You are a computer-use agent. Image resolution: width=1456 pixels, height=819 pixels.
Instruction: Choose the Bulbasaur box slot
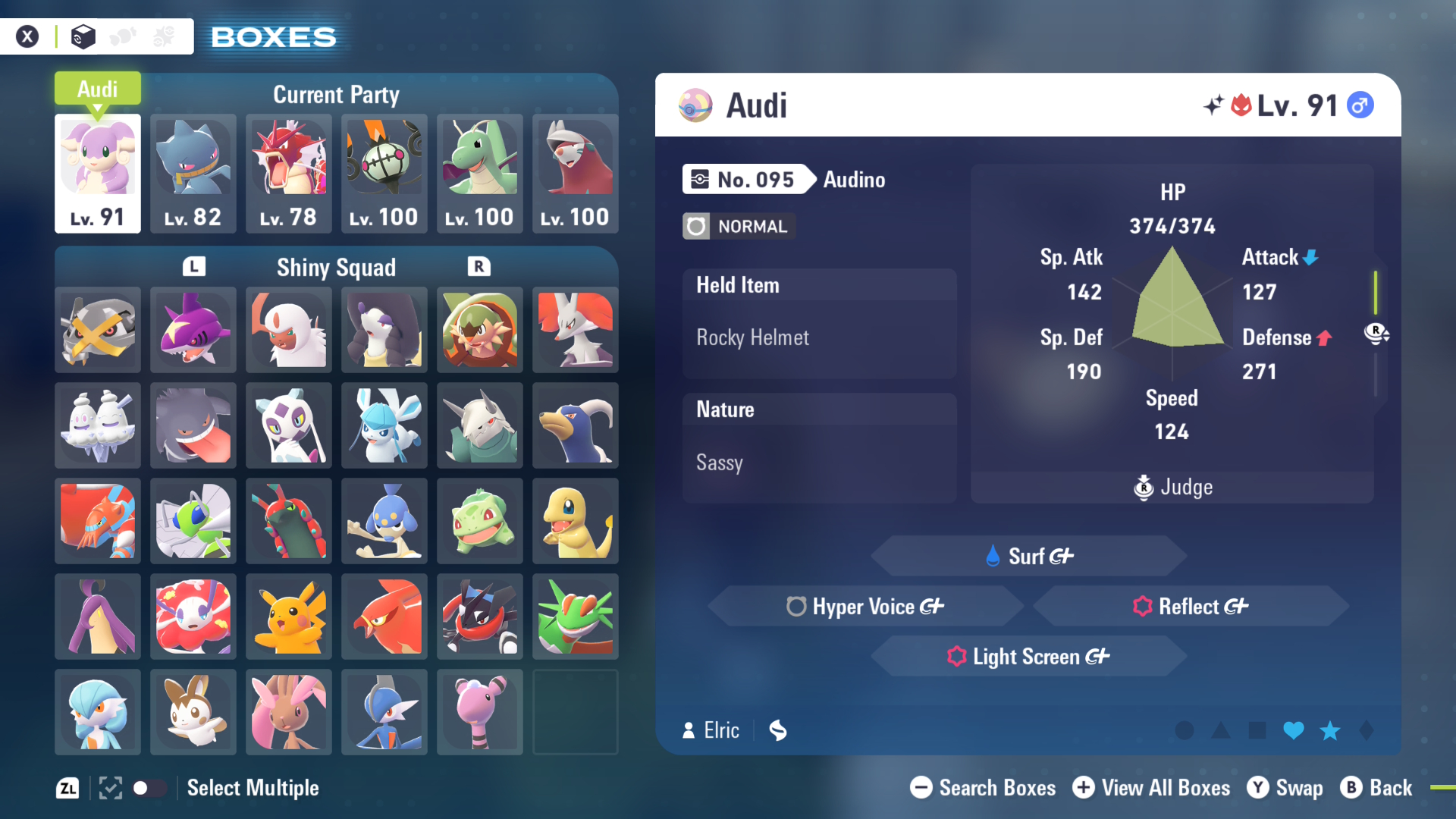tap(480, 521)
